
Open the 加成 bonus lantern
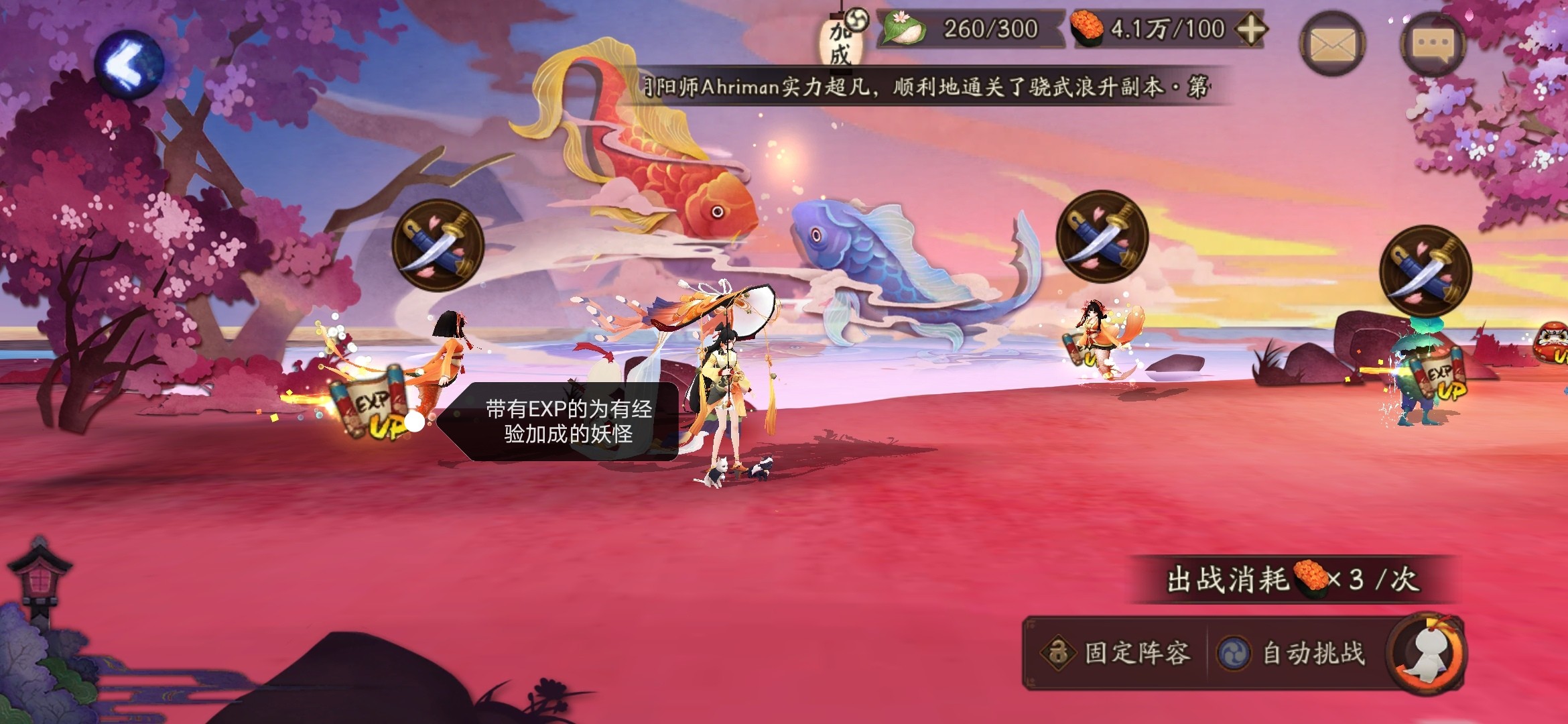(842, 40)
